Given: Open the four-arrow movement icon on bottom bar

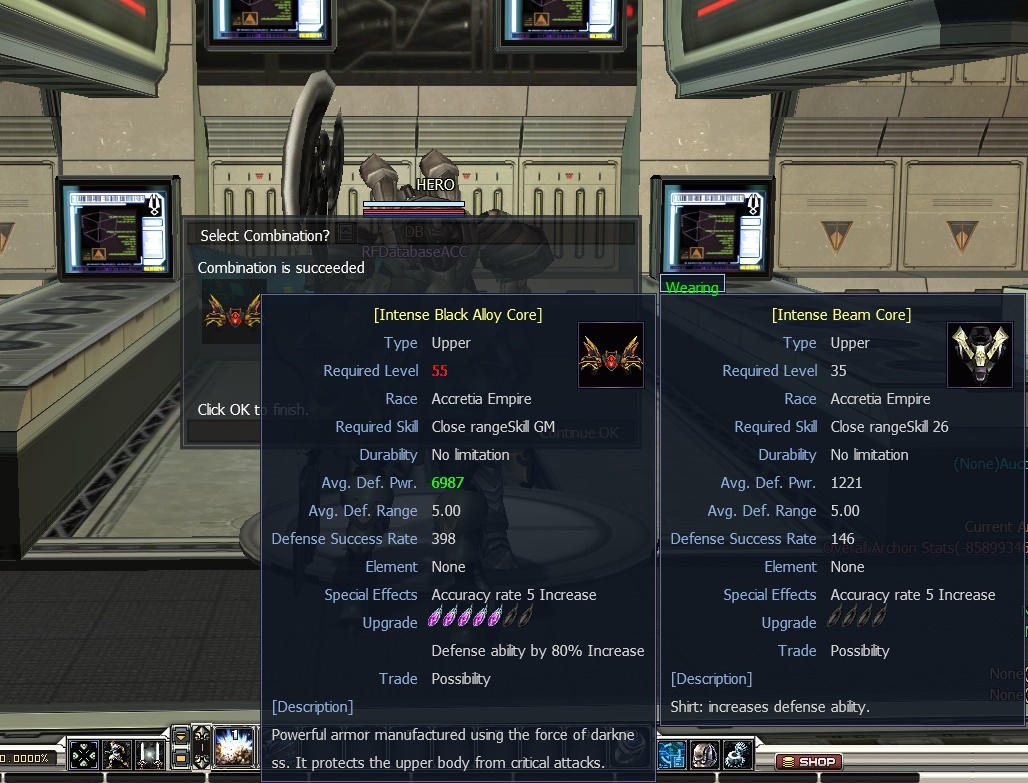Looking at the screenshot, I should click(x=86, y=754).
